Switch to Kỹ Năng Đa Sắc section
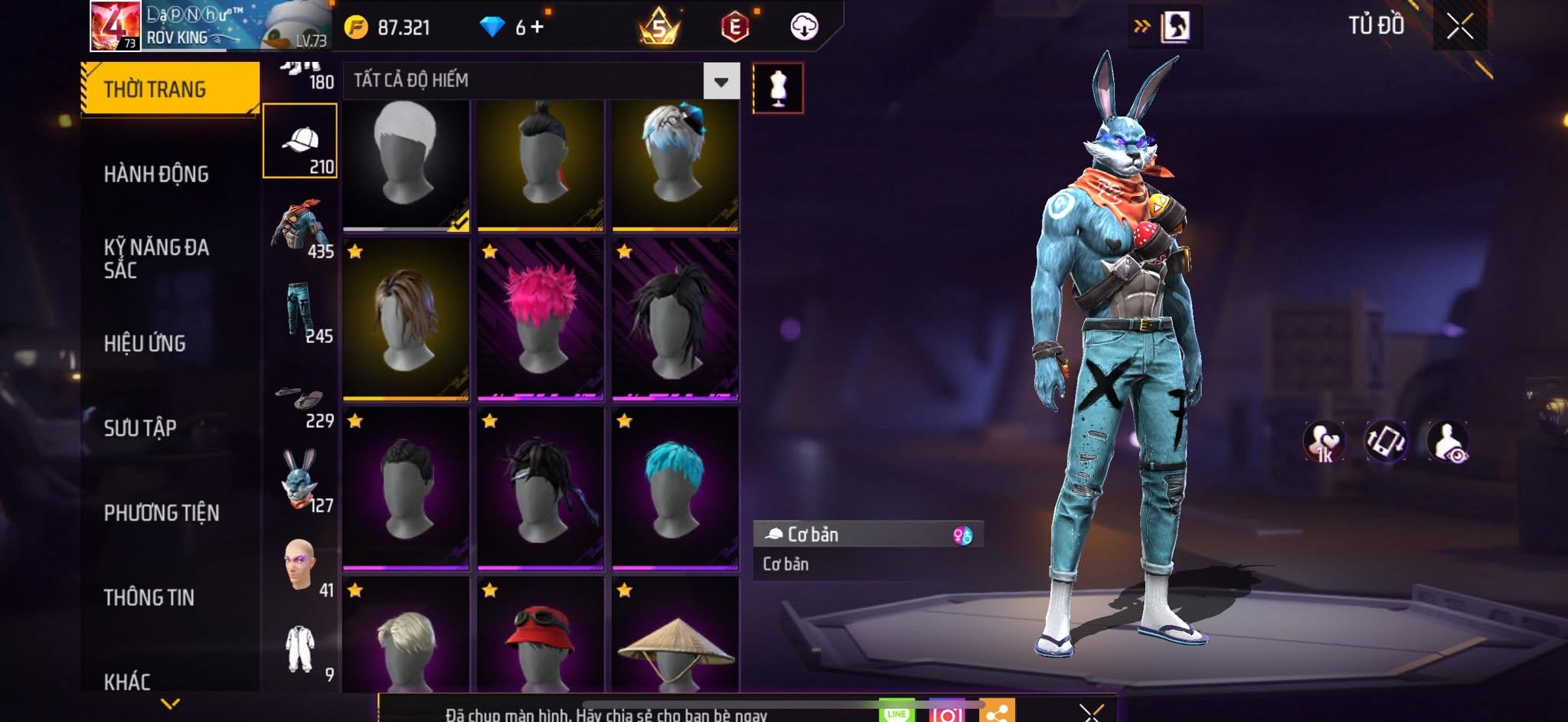Image resolution: width=1568 pixels, height=722 pixels. tap(156, 258)
